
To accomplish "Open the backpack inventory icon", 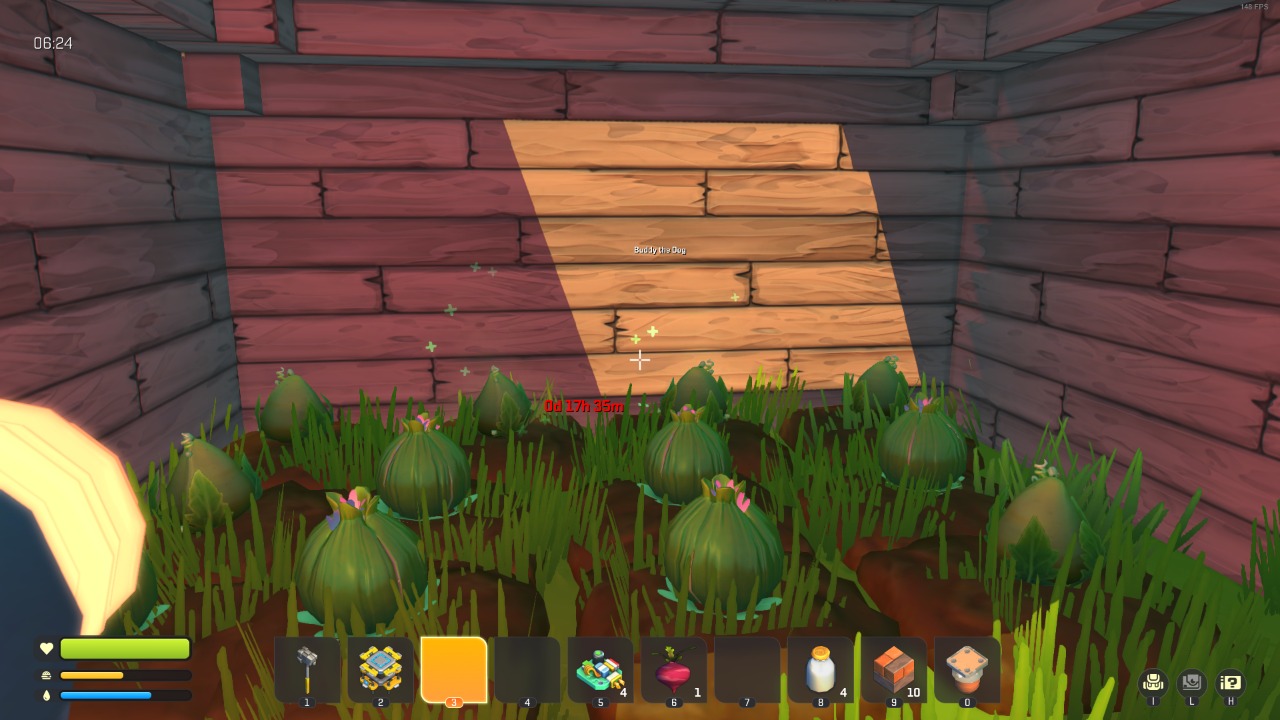I will click(1153, 683).
